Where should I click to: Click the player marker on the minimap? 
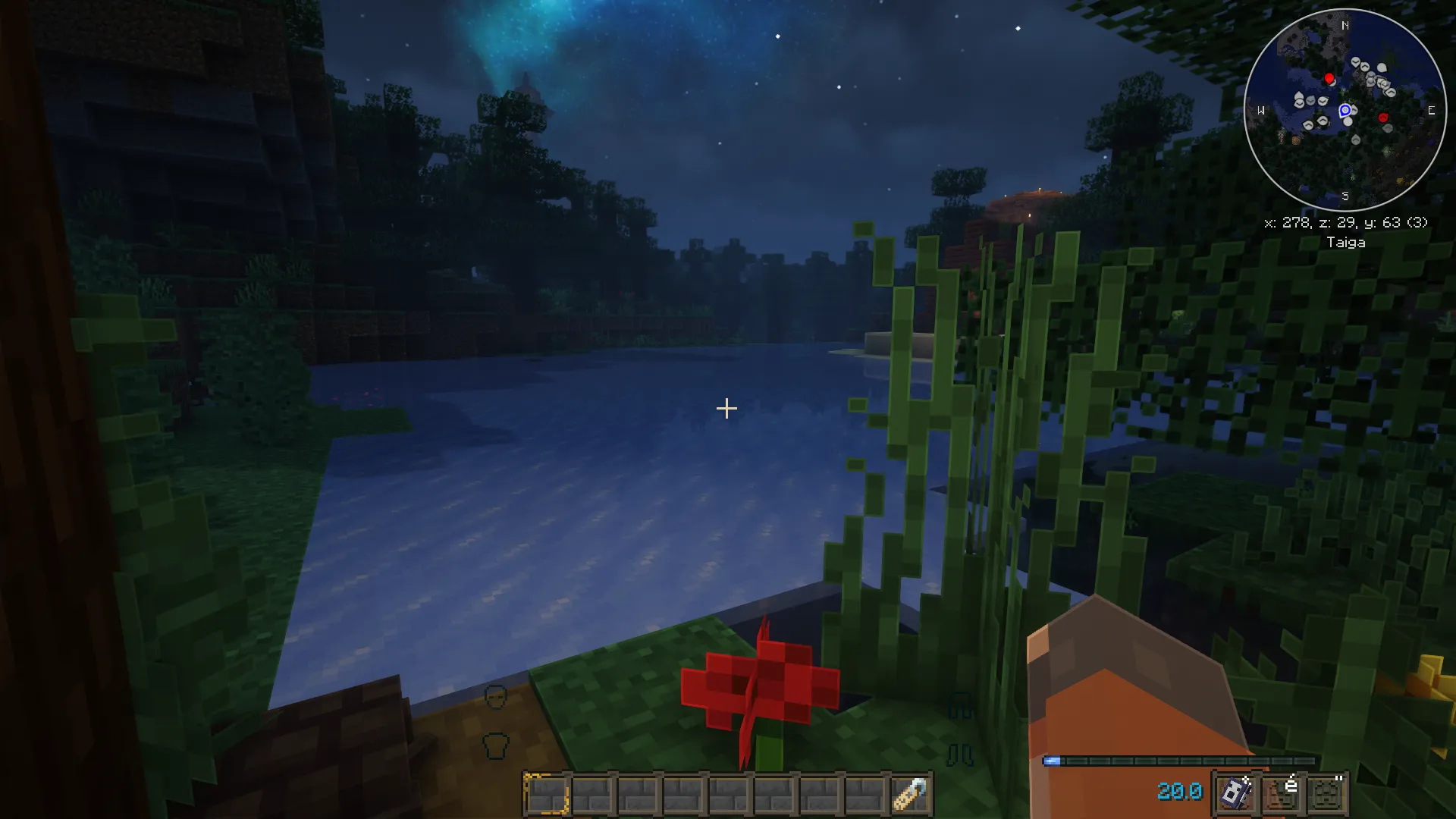1345,110
